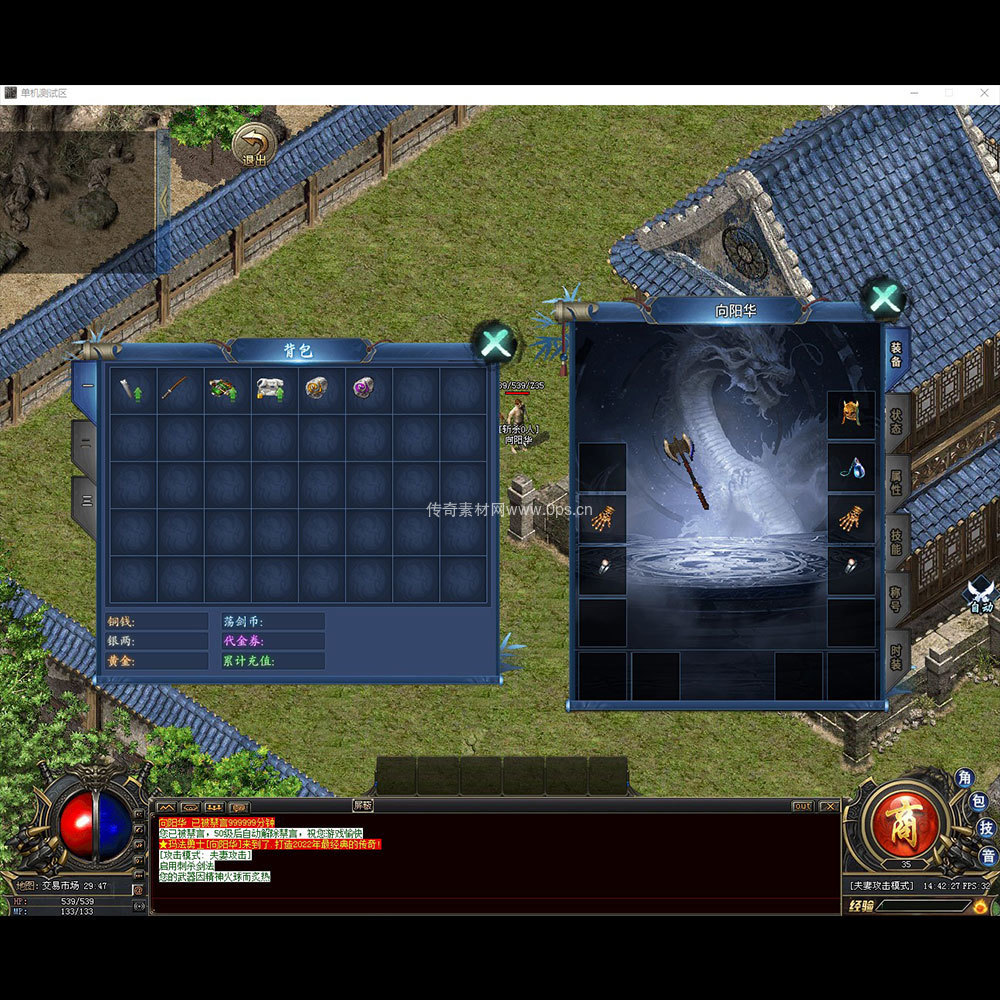Close the 向阳华 character panel

(884, 298)
